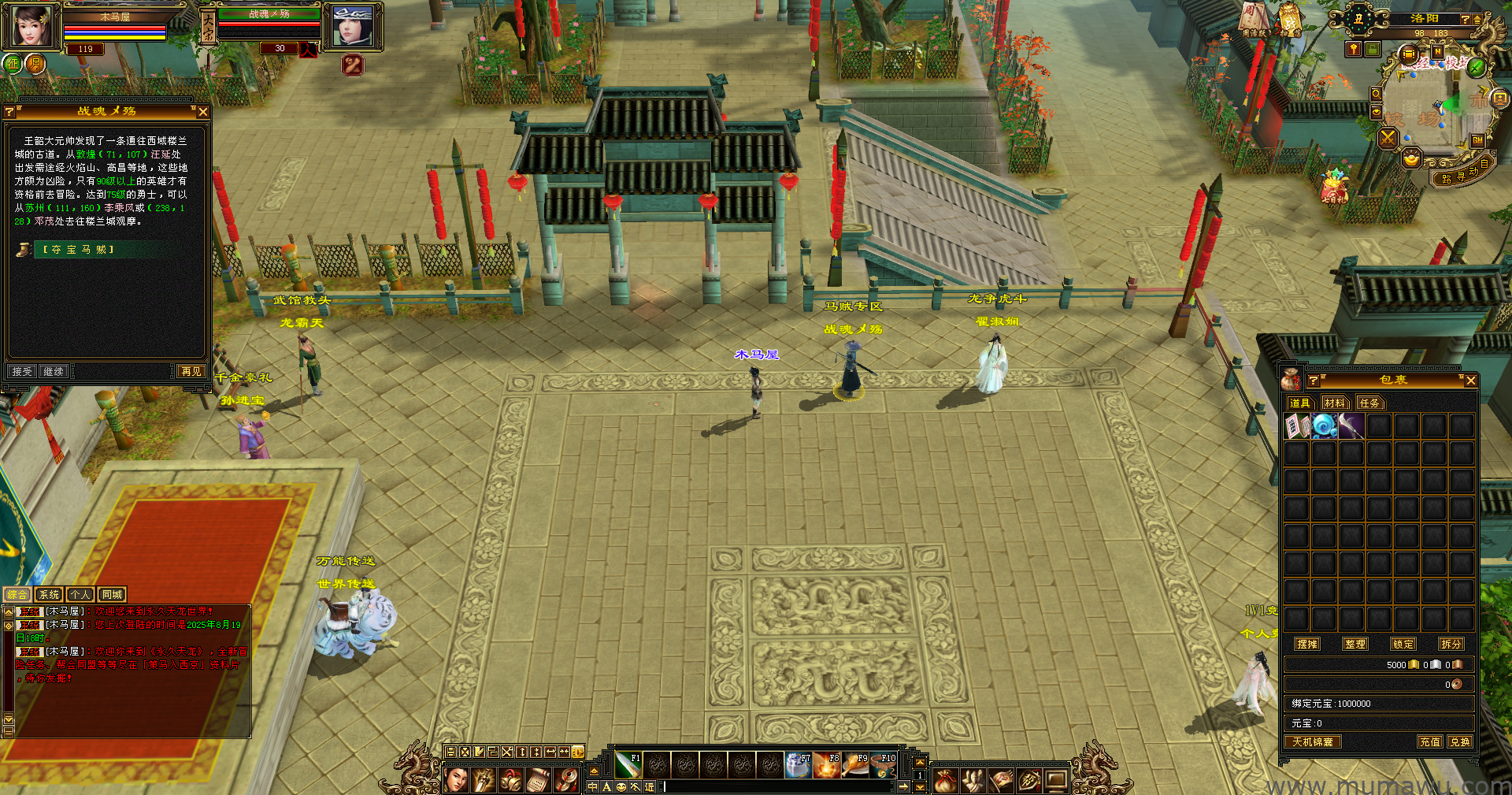Open the GM button beside minimap
This screenshot has height=795, width=1512.
point(1477,140)
